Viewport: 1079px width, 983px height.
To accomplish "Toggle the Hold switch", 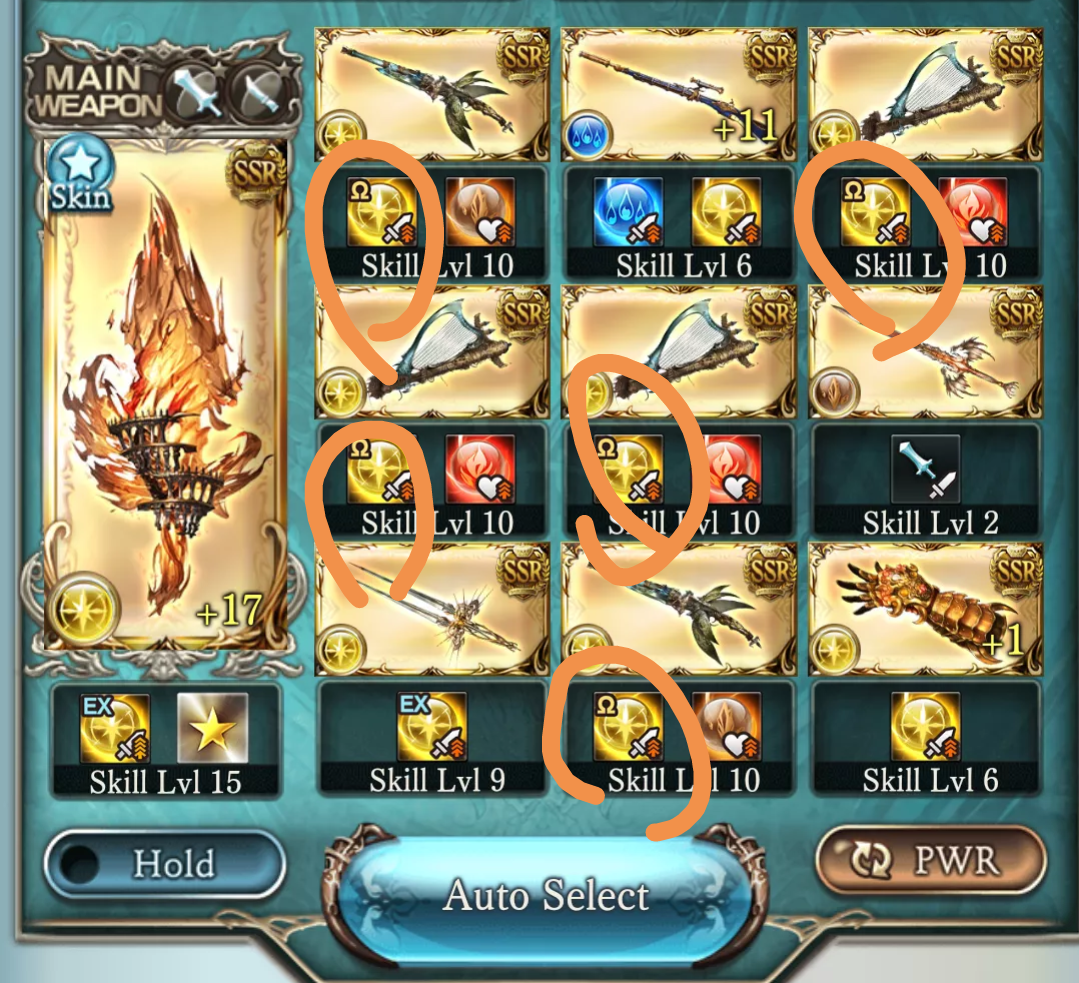I will (x=165, y=863).
